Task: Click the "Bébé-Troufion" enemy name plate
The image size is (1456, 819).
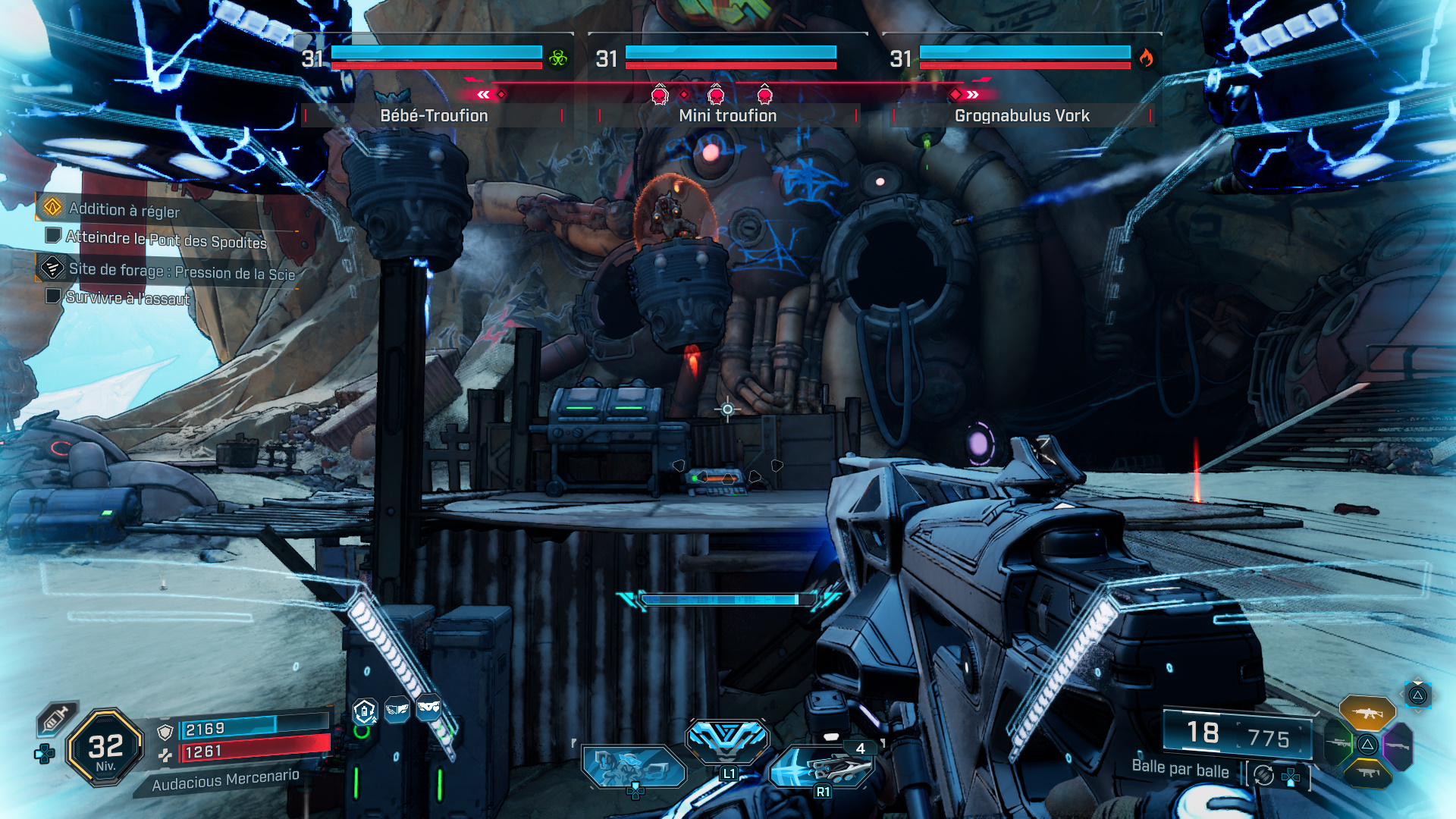Action: pyautogui.click(x=434, y=115)
